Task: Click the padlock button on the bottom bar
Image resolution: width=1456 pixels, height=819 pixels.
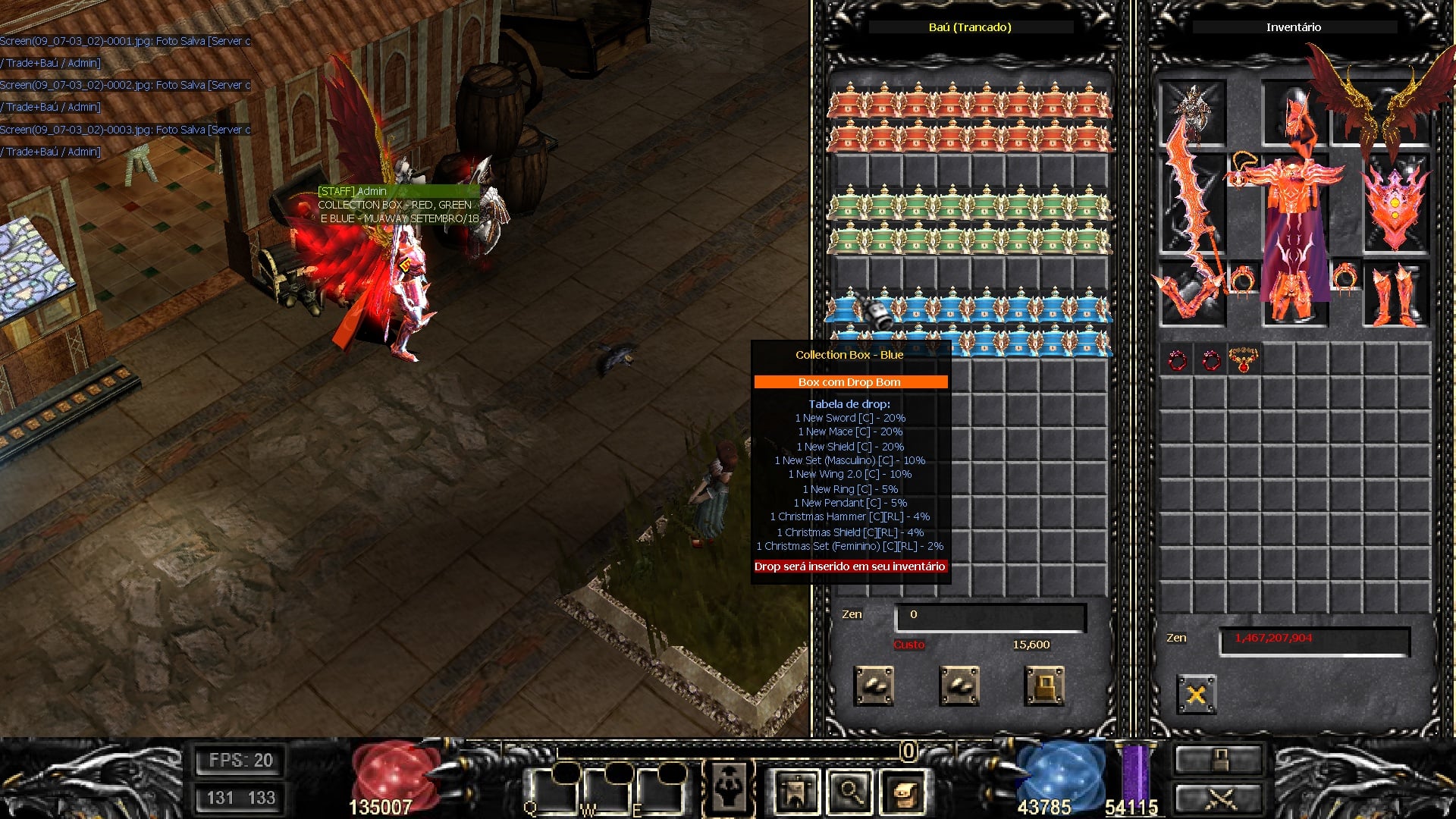Action: [1219, 760]
